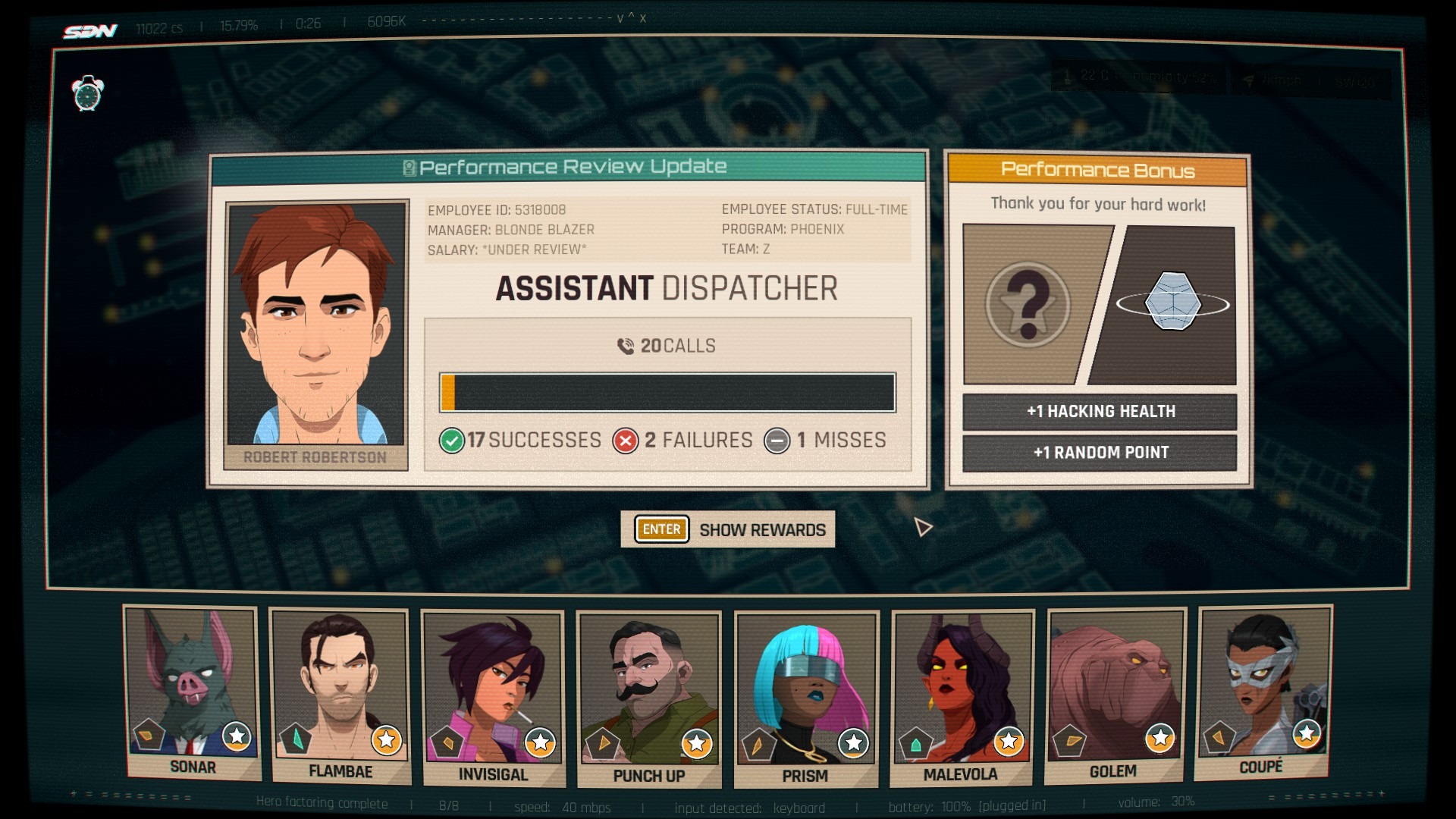Choose the +1 Random Point bonus
The width and height of the screenshot is (1456, 819).
(1100, 453)
